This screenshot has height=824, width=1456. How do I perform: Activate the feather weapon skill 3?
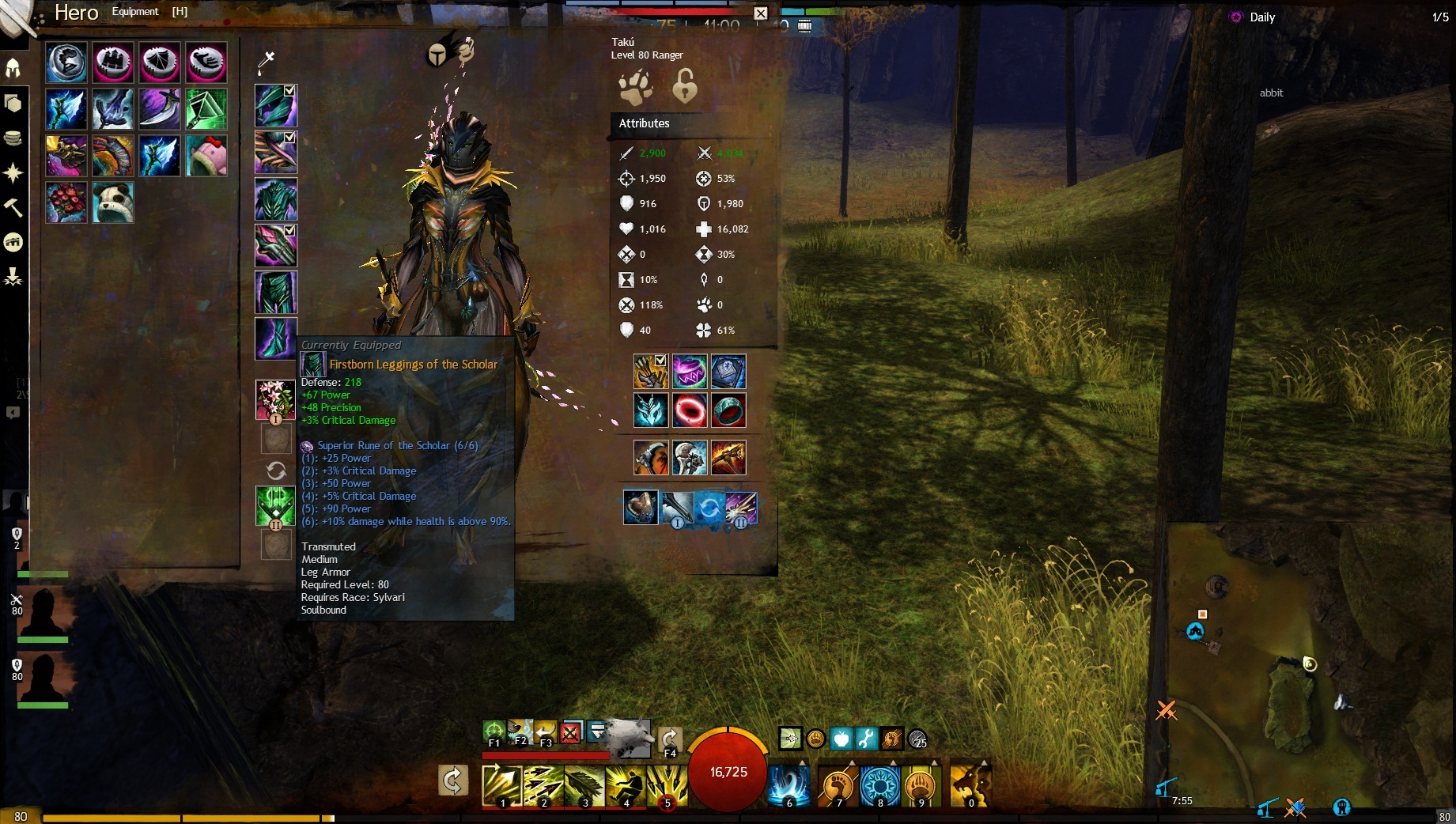pyautogui.click(x=584, y=785)
